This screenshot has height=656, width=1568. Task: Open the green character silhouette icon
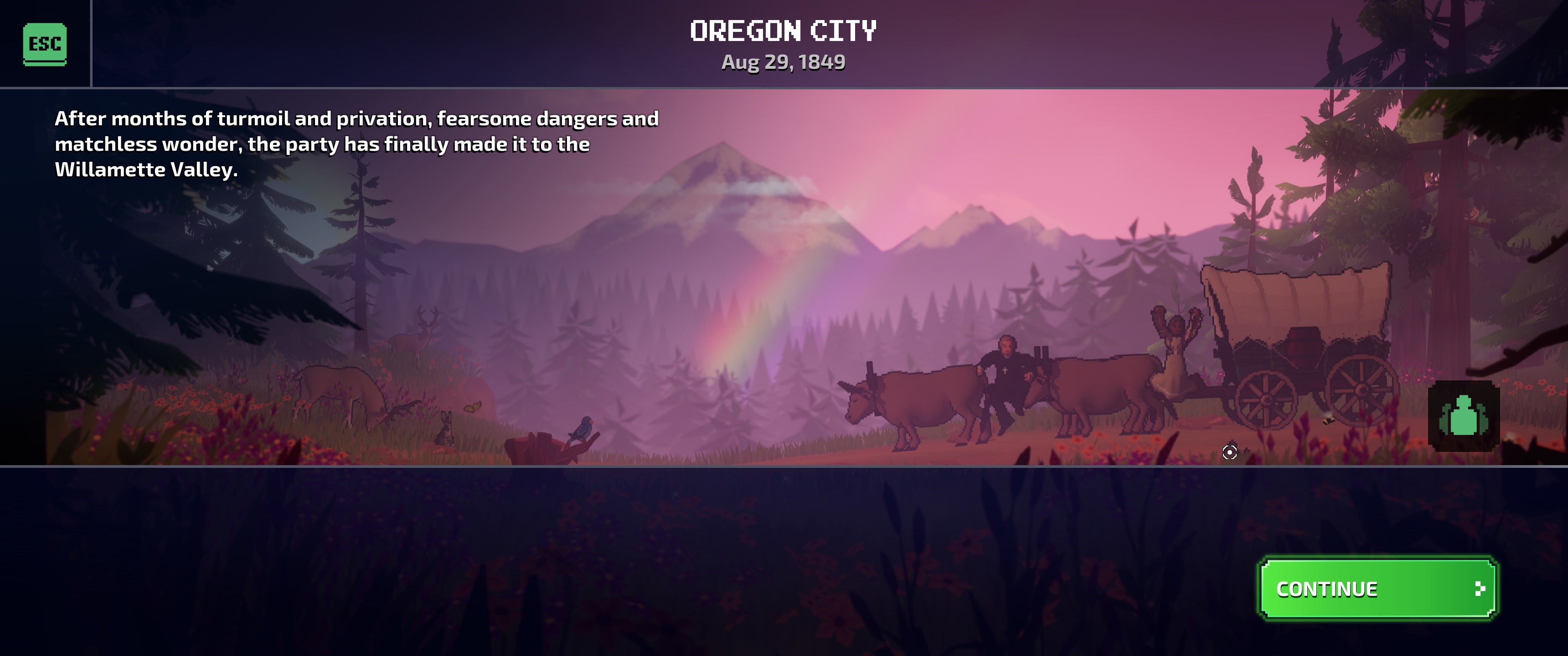[1463, 416]
